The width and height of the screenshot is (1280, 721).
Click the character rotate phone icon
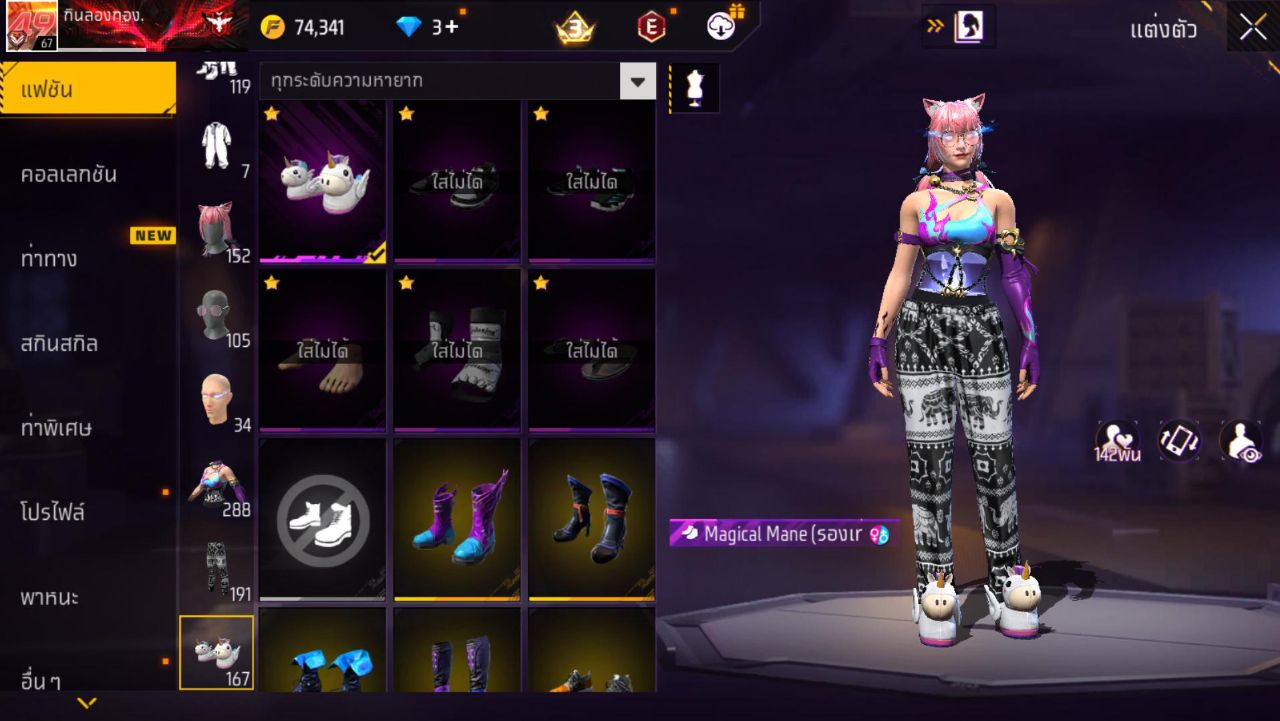point(1179,440)
